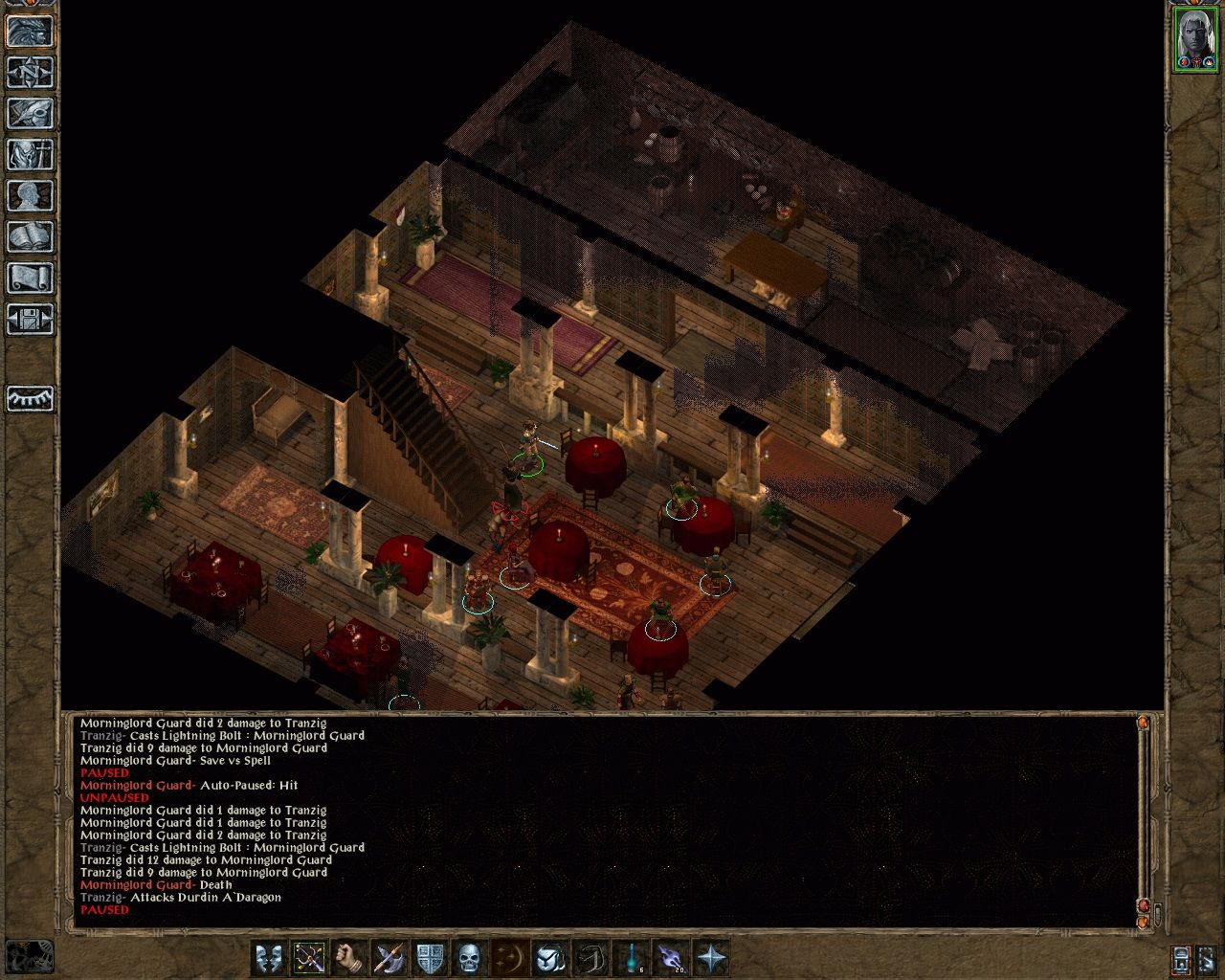Use the blue potion quick item
1225x980 pixels.
tap(631, 957)
